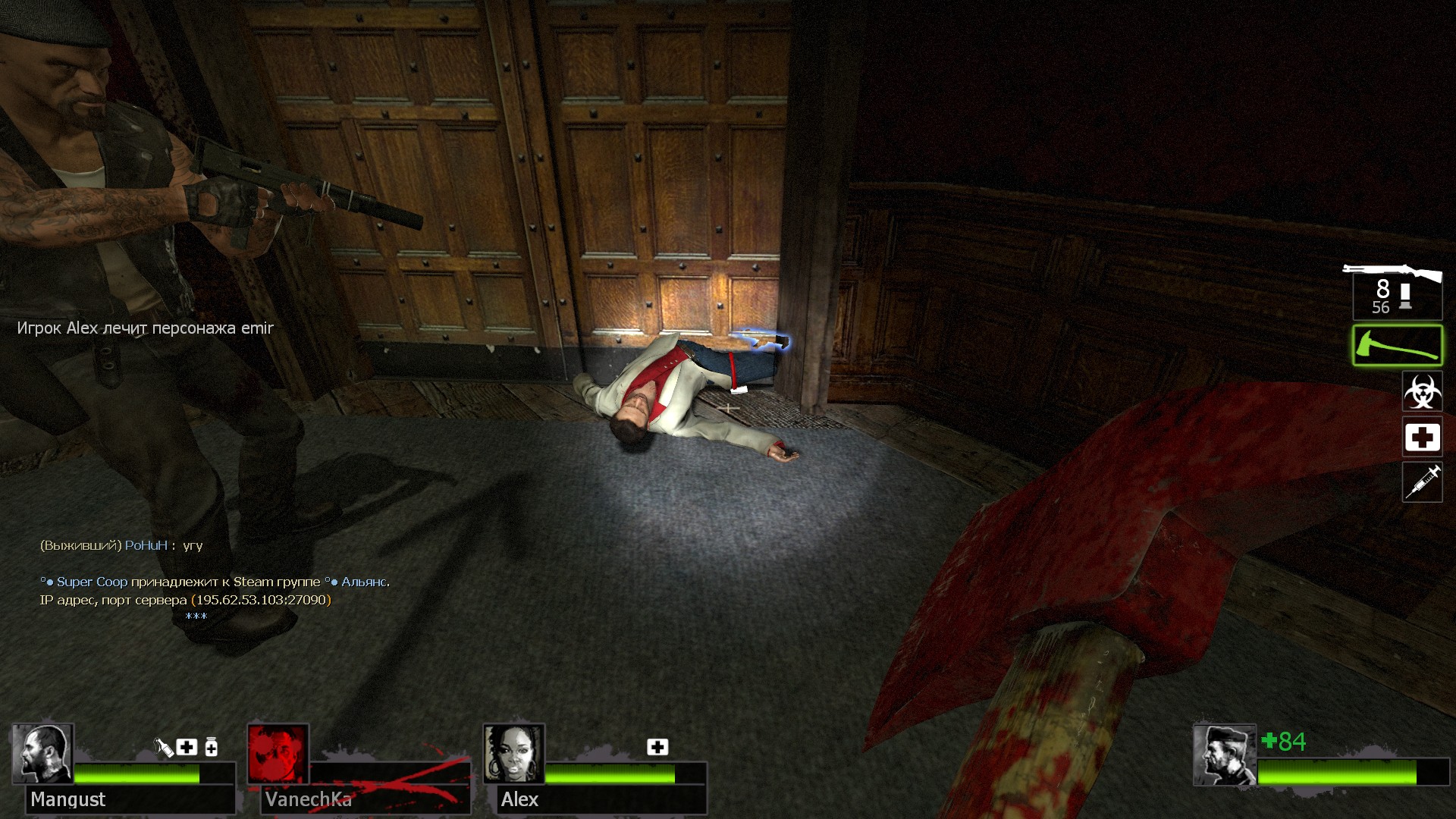Select the first aid kit slot
Viewport: 1456px width, 819px height.
tap(1422, 437)
